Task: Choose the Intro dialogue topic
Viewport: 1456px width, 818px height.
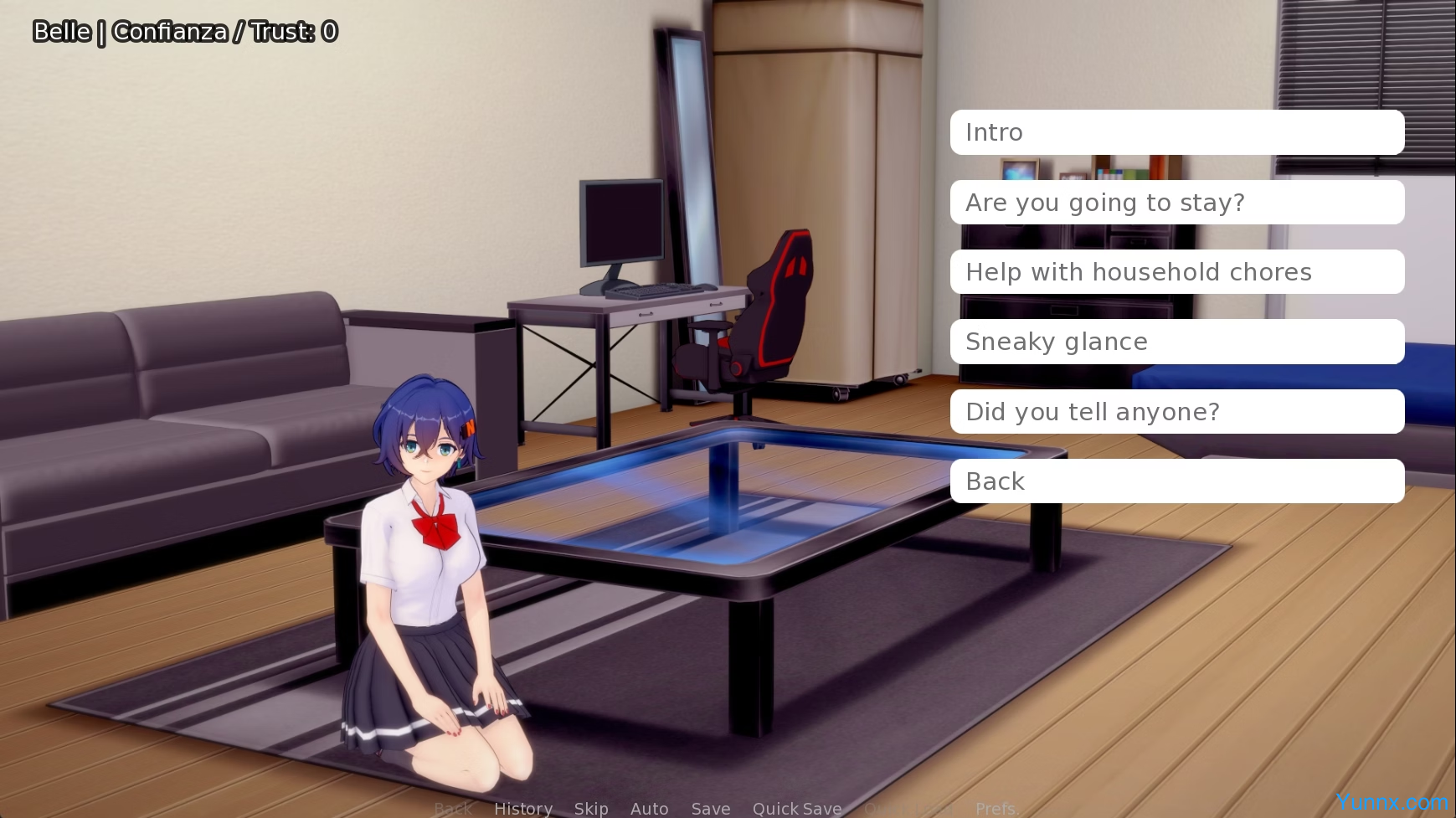Action: click(x=1176, y=132)
